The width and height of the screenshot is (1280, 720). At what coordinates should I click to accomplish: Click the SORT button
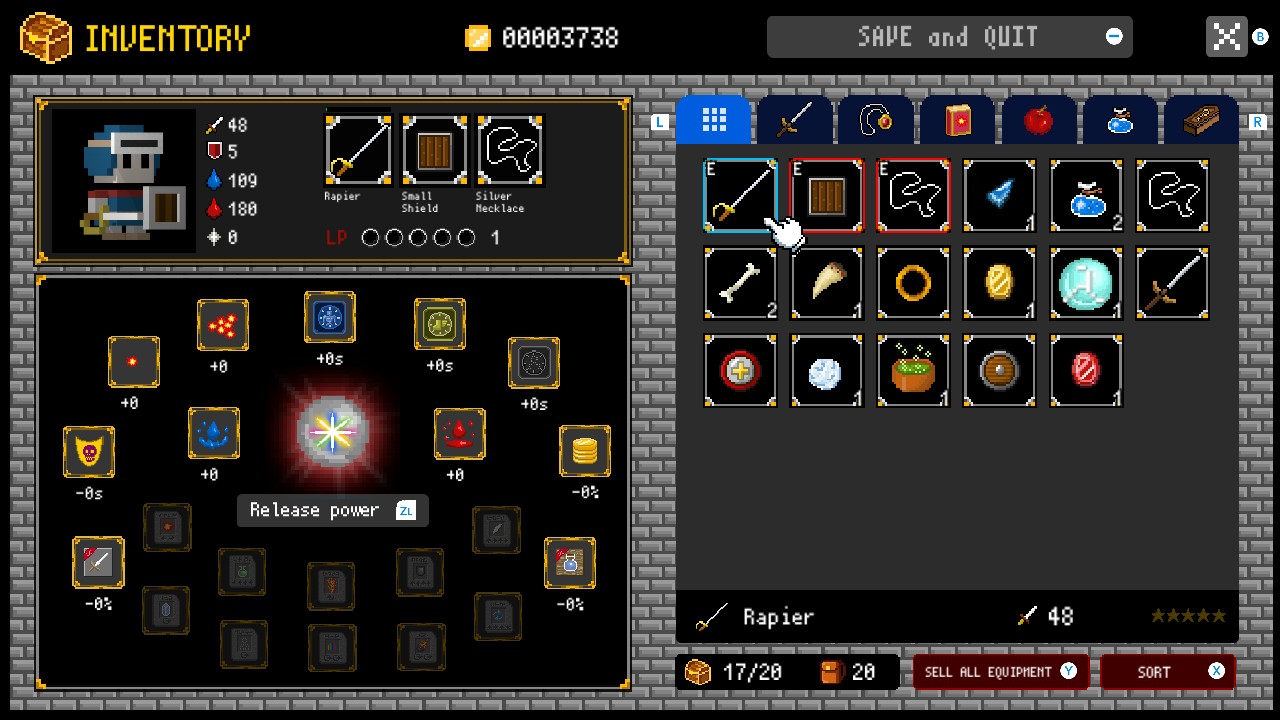1166,672
